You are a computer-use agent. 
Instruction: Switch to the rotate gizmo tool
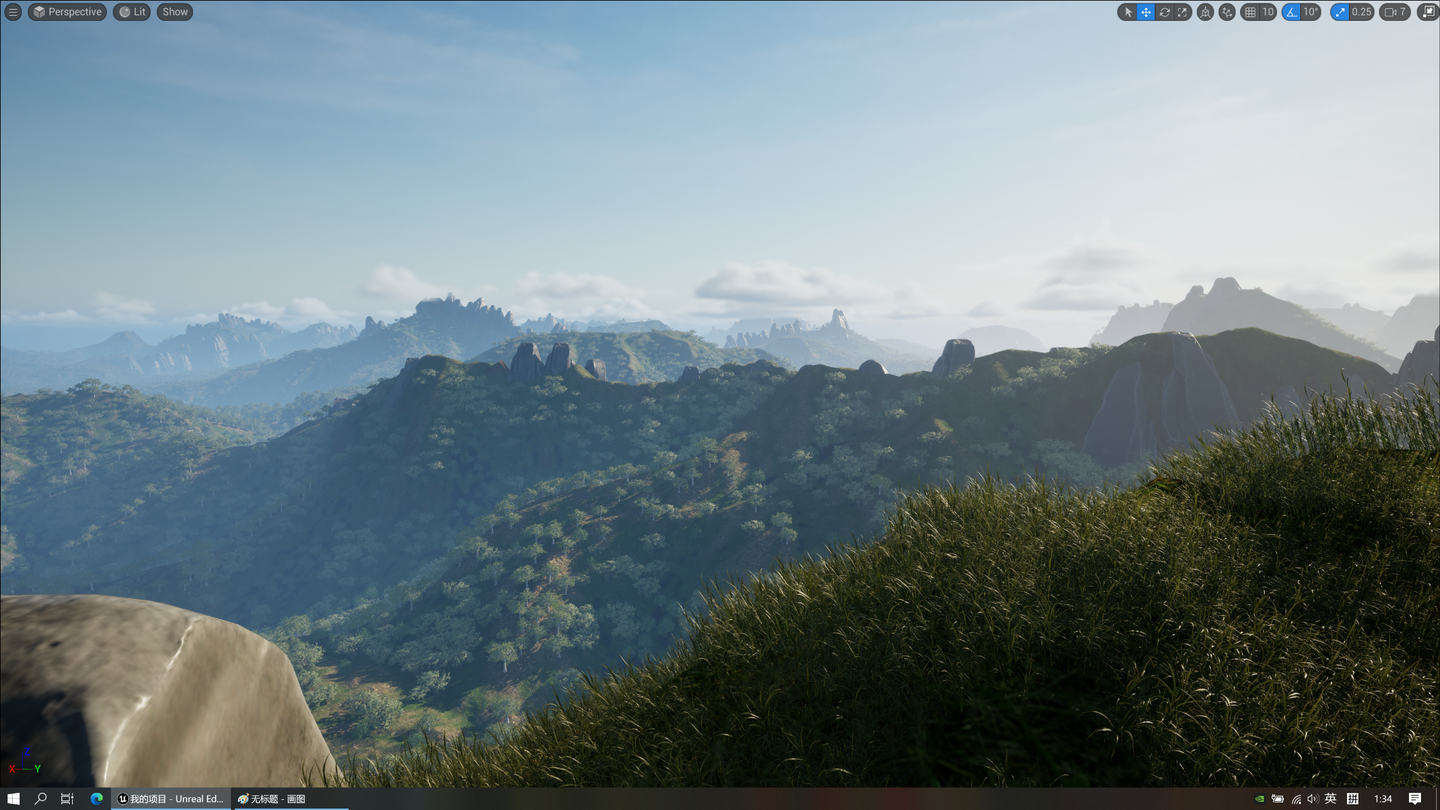coord(1164,12)
